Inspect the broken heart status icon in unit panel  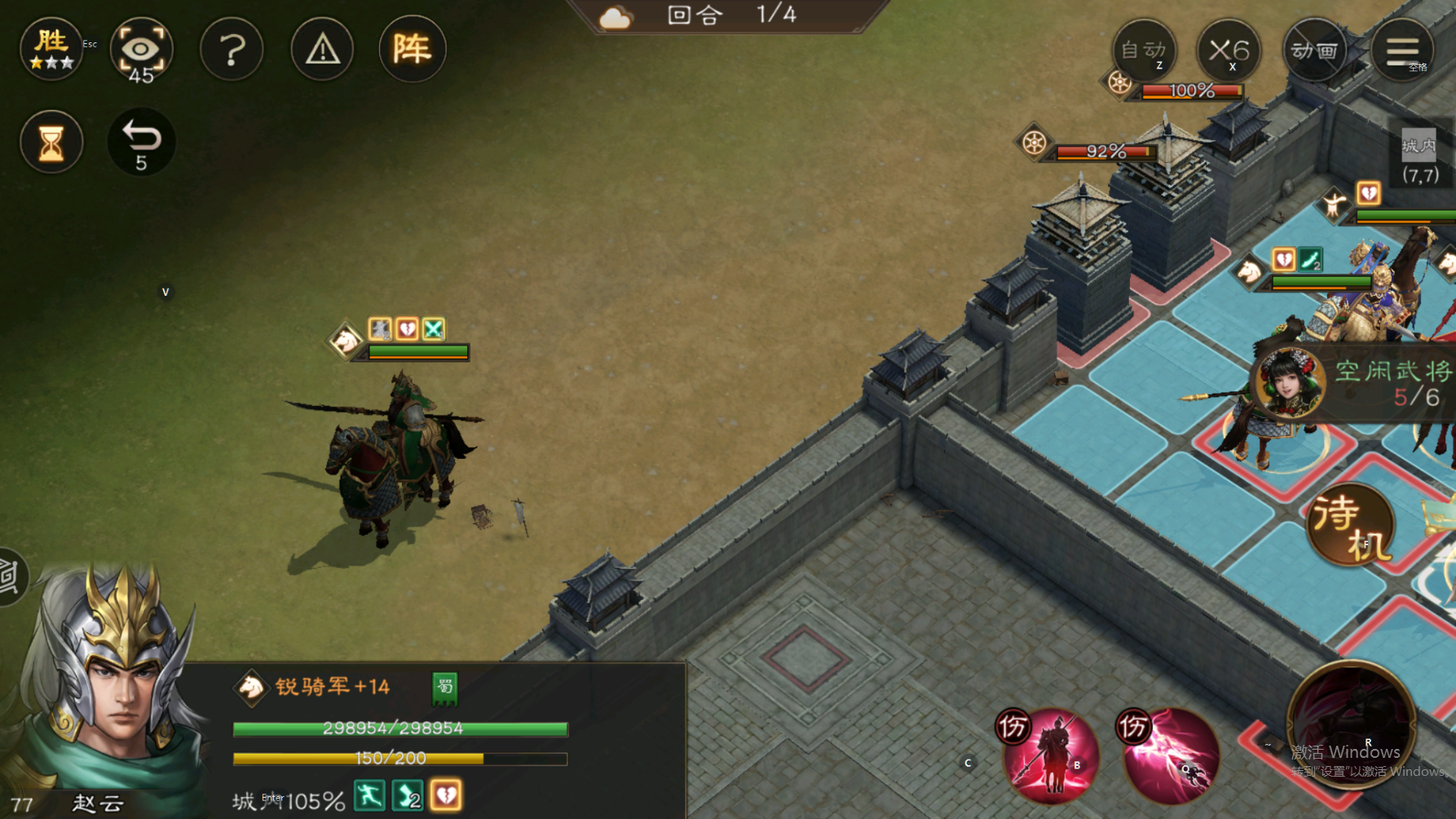pos(446,795)
